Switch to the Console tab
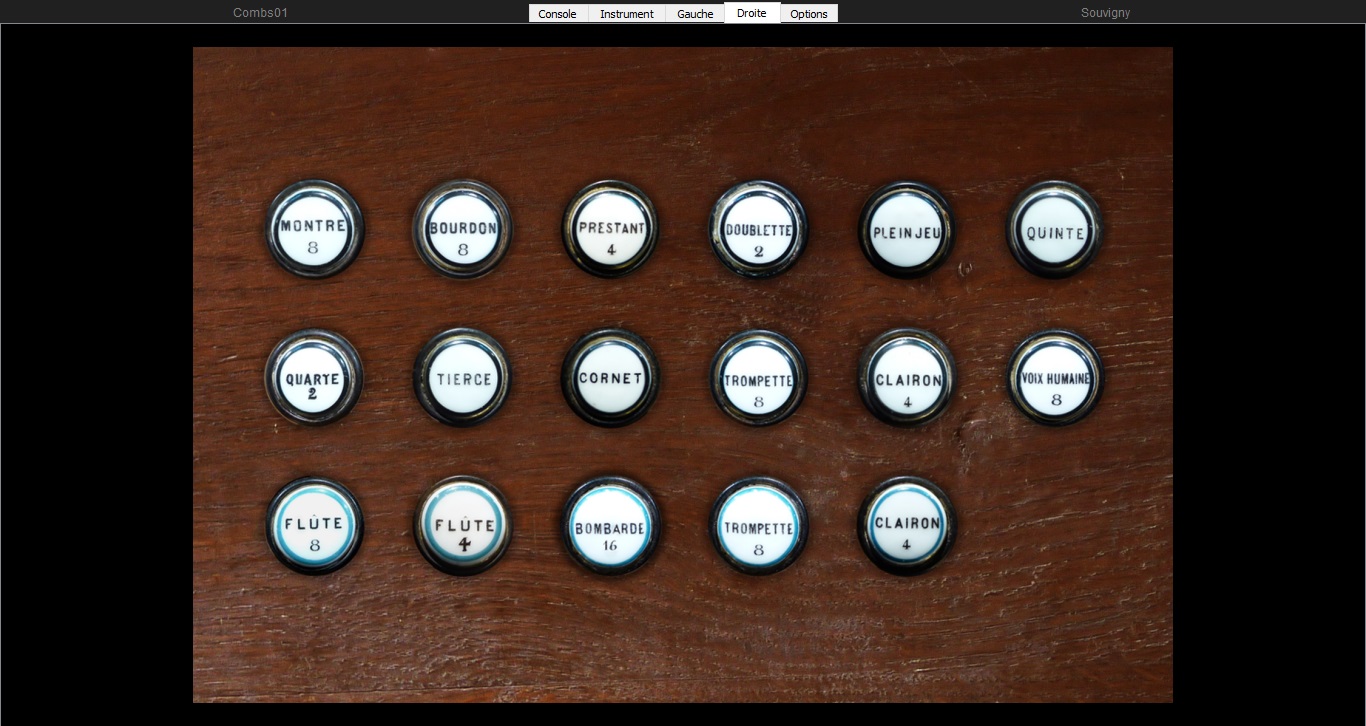 point(557,13)
